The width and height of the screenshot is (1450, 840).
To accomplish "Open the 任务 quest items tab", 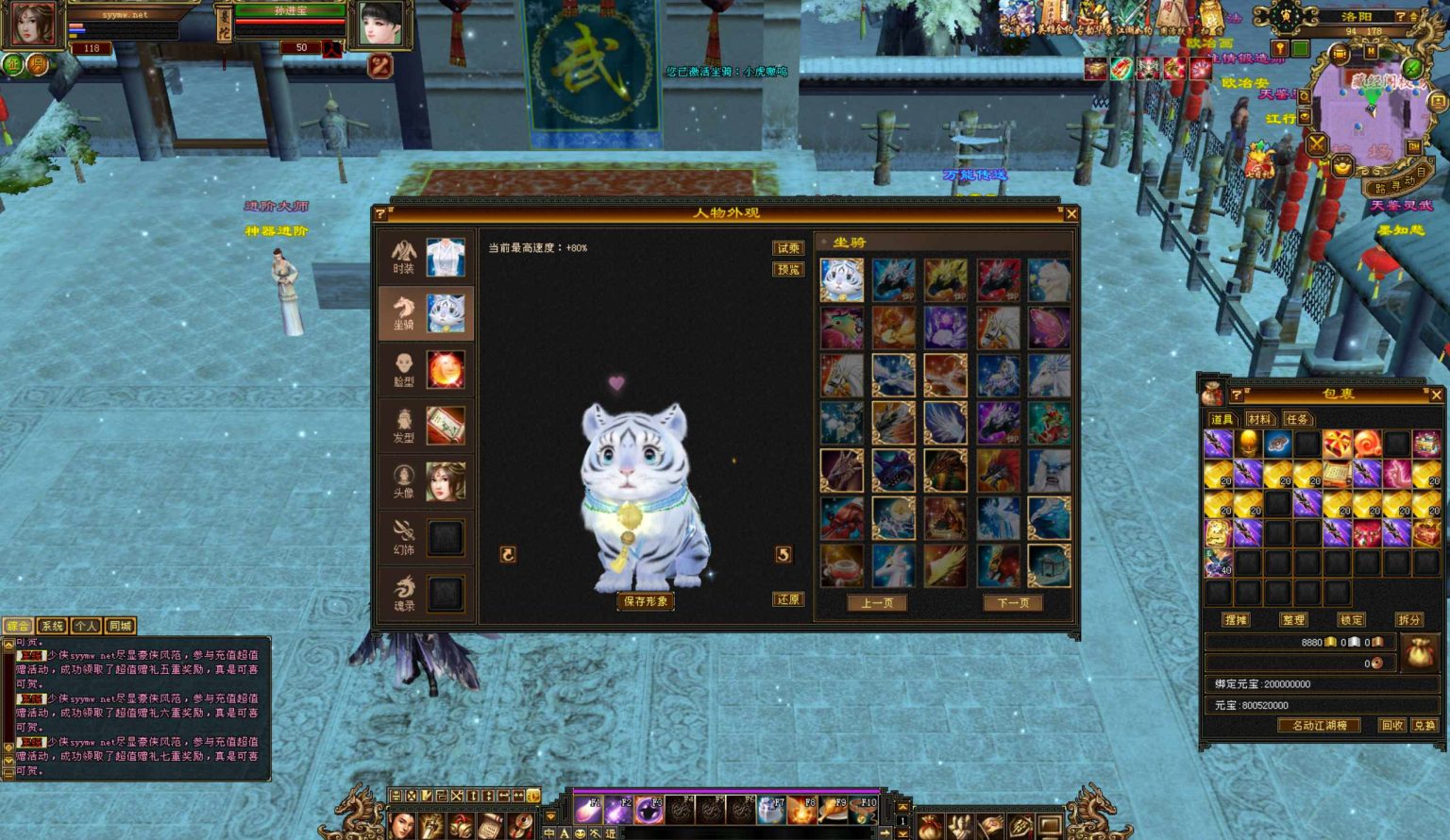I will pos(1297,419).
